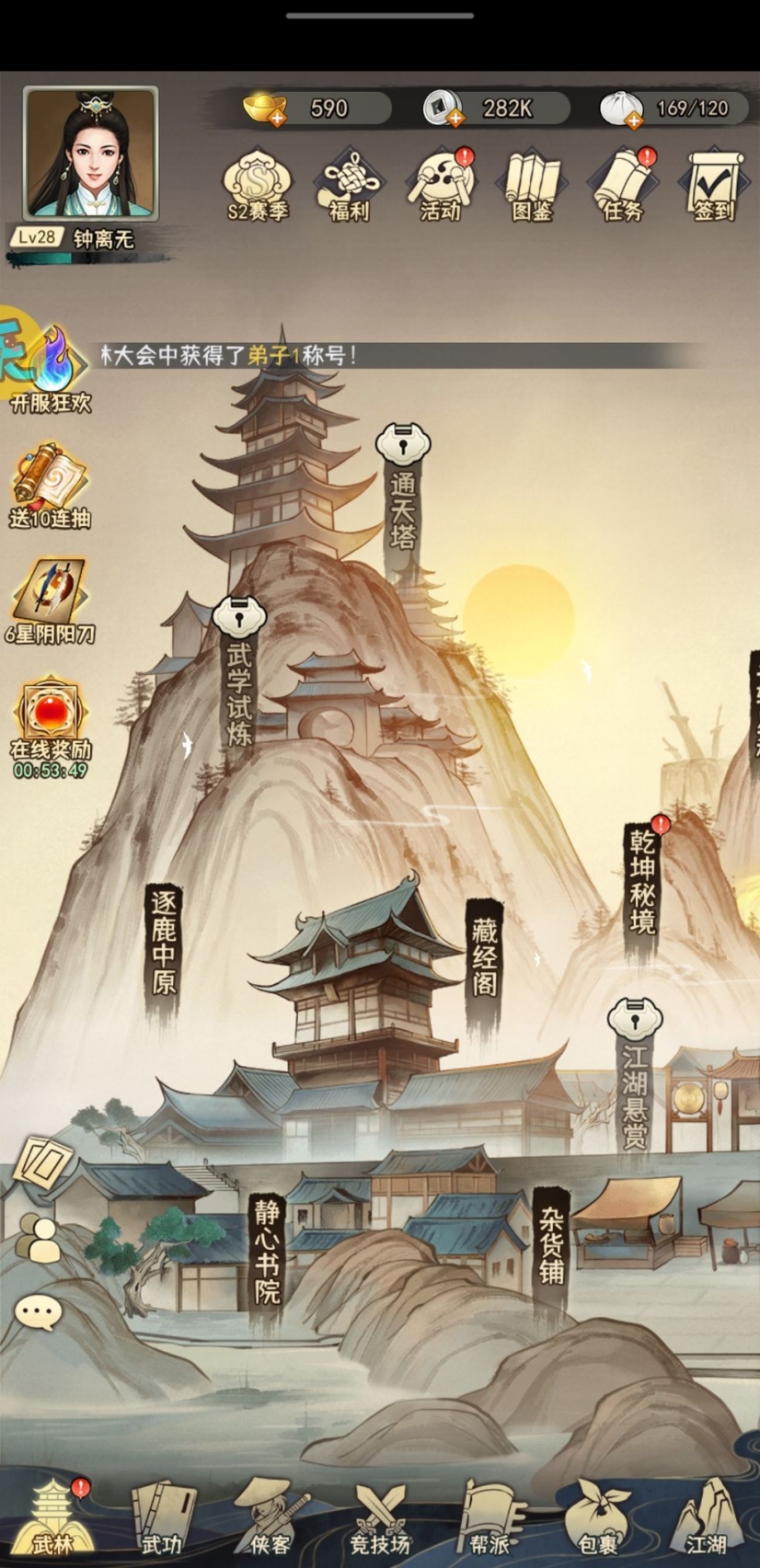Open the chat speech bubble
Image resolution: width=760 pixels, height=1568 pixels.
39,1312
